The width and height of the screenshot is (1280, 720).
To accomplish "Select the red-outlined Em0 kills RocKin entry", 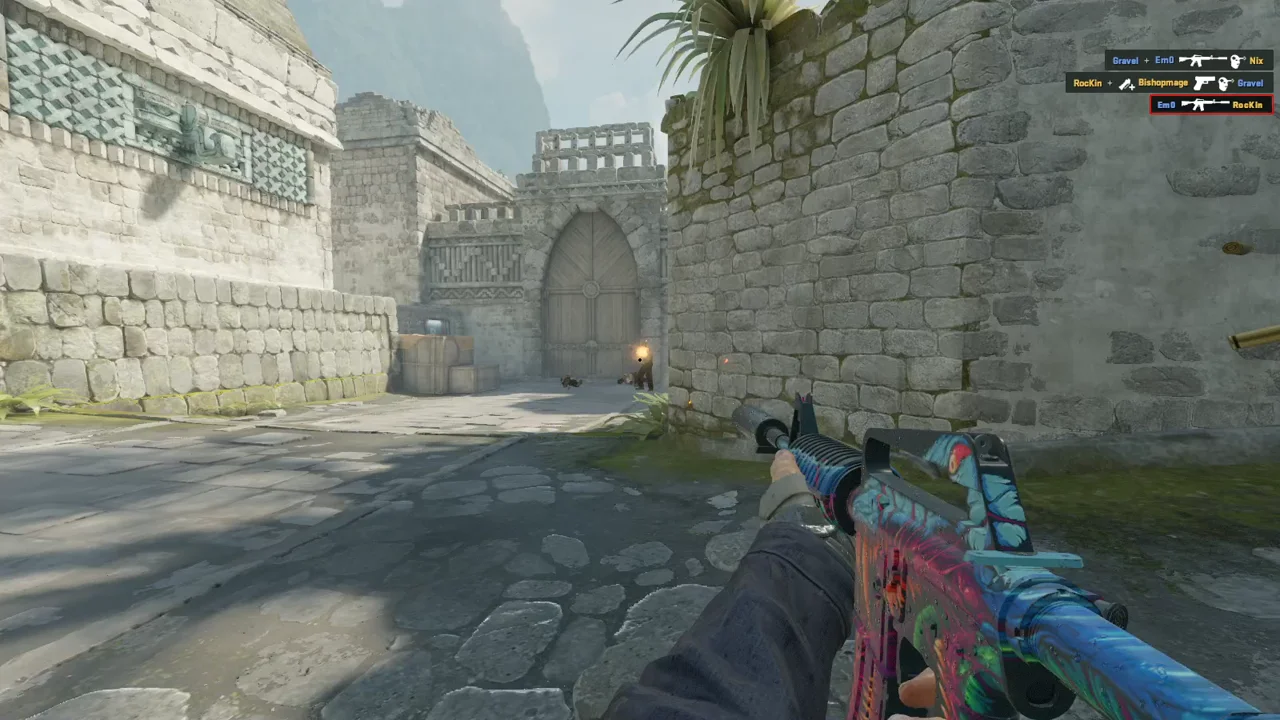I will click(1210, 104).
